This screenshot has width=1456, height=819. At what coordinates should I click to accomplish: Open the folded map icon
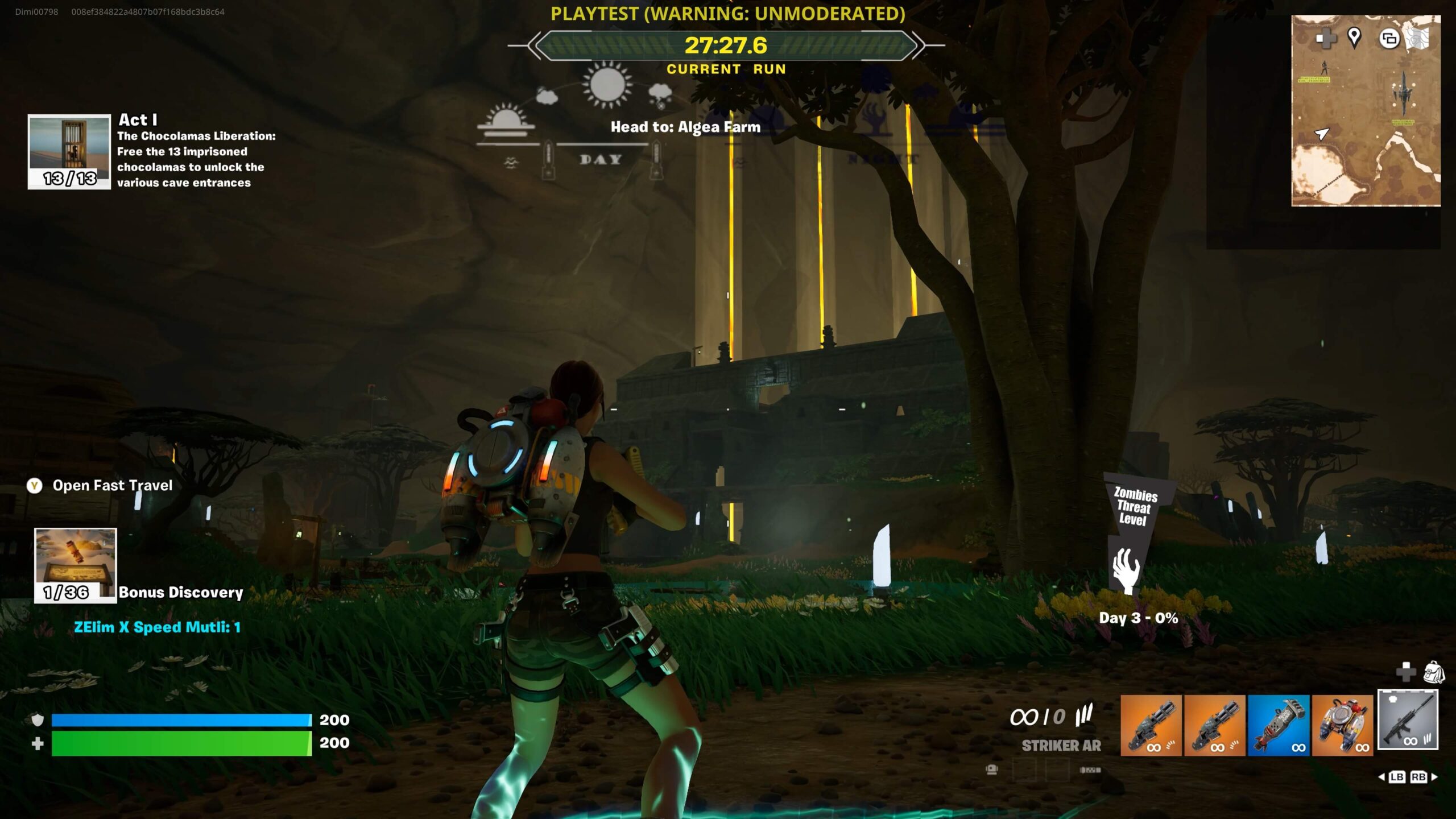point(1417,39)
